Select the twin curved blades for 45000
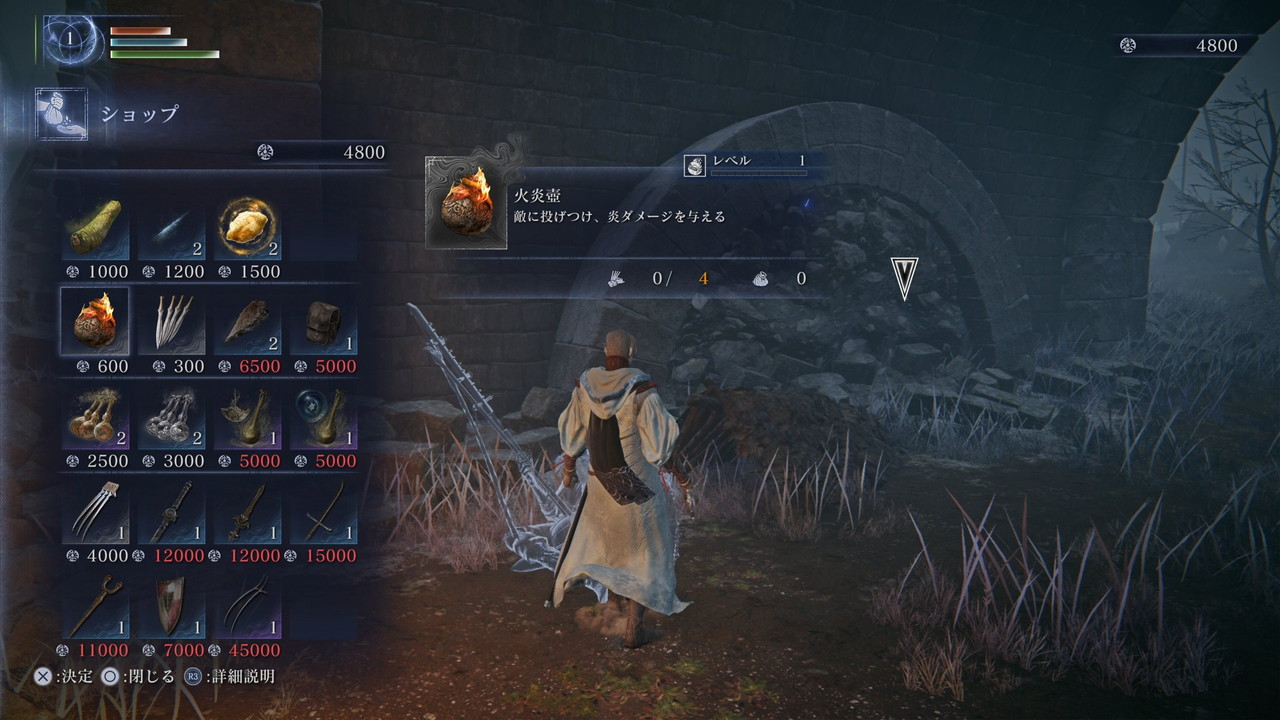Viewport: 1280px width, 720px height. [x=247, y=606]
